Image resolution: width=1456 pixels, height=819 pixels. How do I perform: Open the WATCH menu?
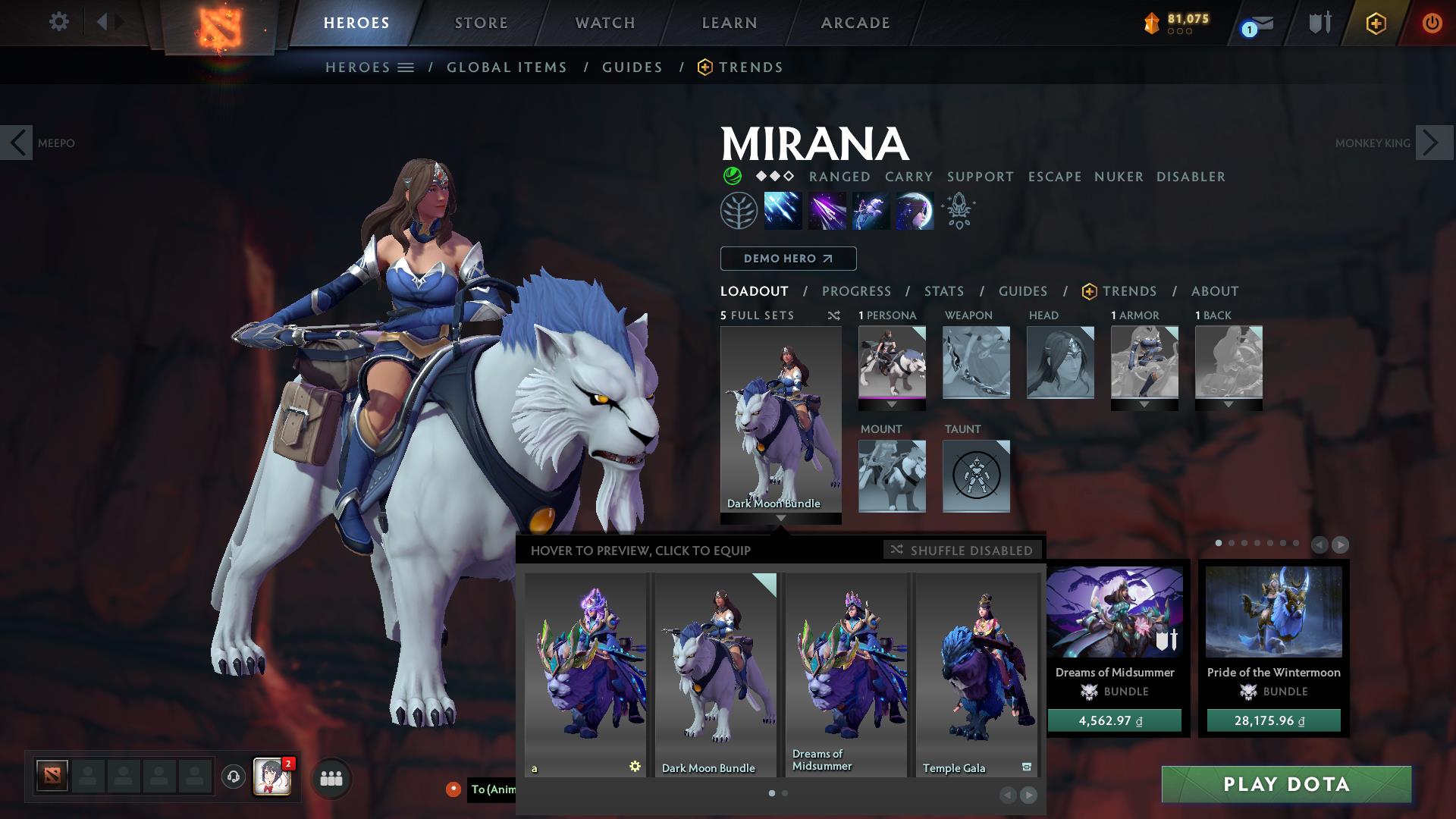603,22
